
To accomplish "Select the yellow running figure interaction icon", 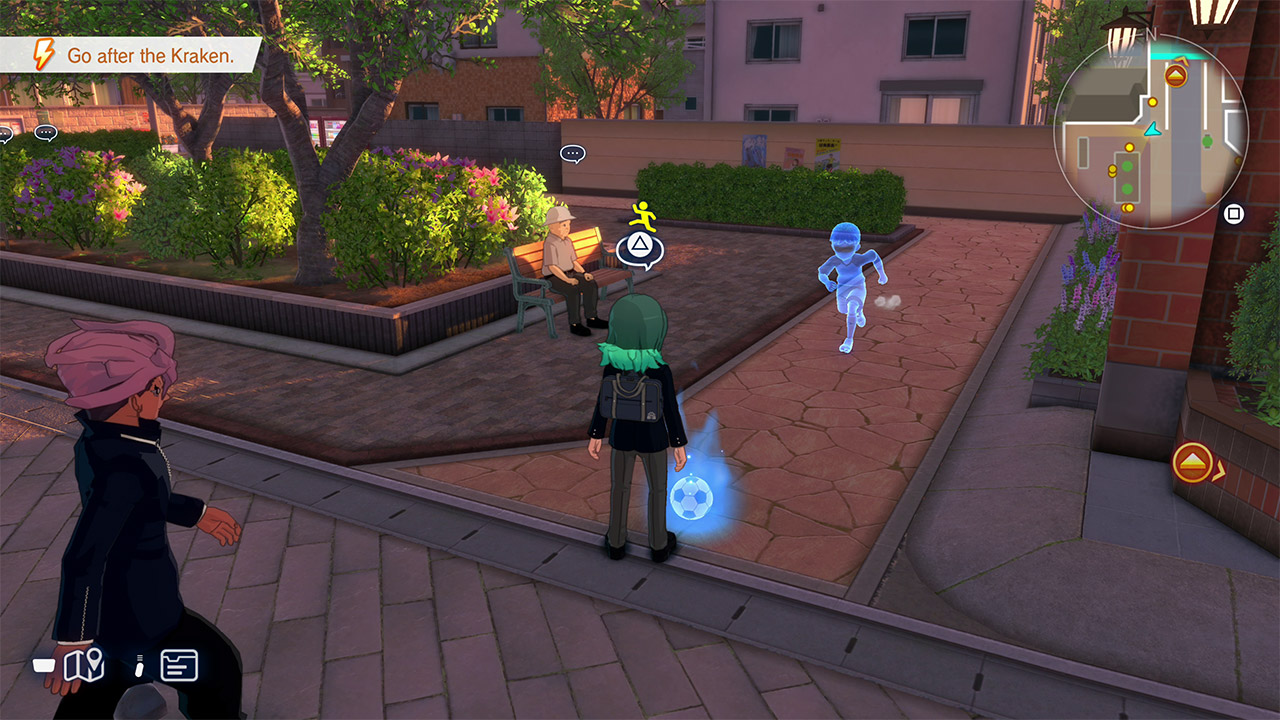I will click(643, 215).
